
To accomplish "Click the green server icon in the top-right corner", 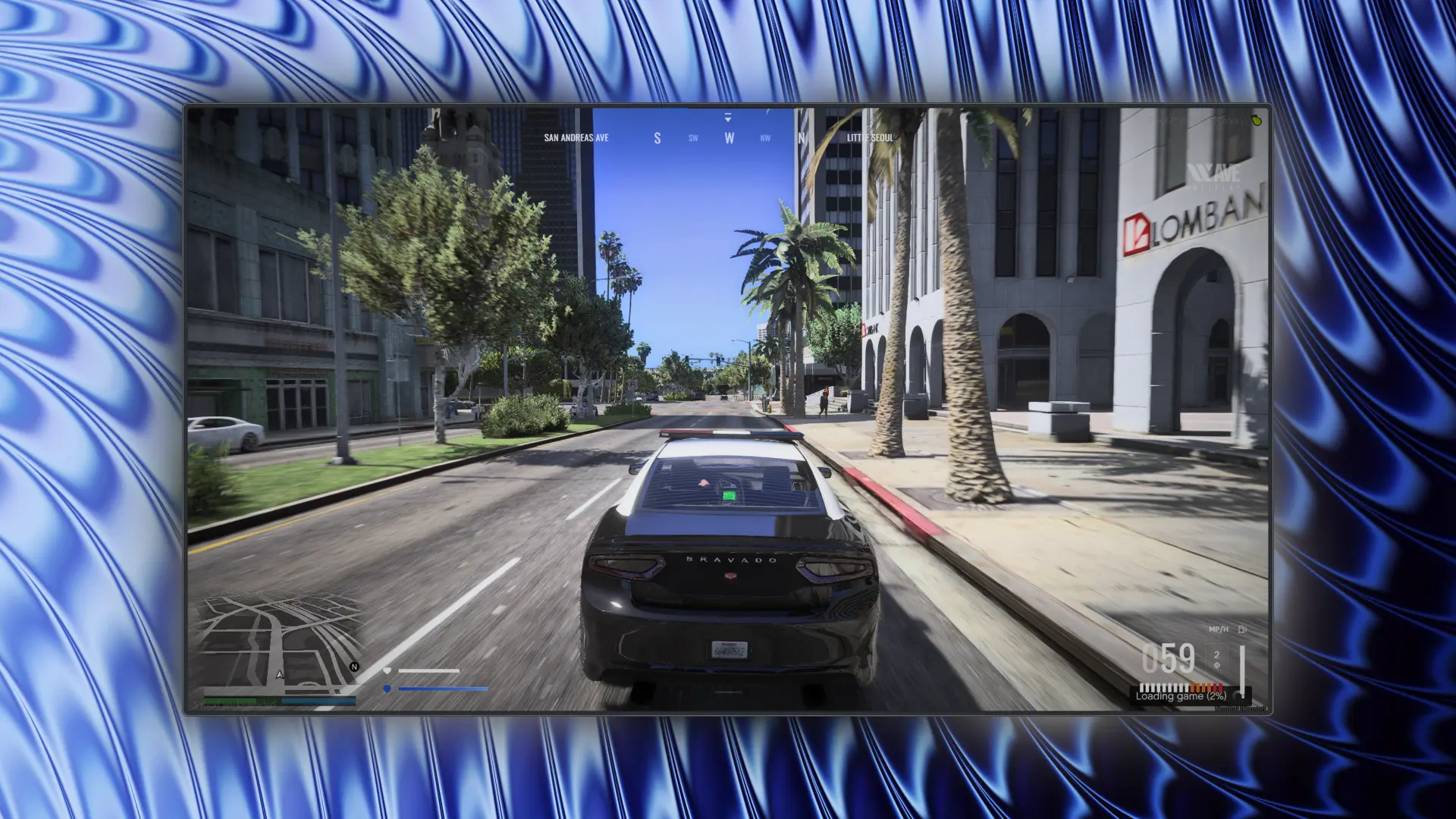I will [1255, 120].
